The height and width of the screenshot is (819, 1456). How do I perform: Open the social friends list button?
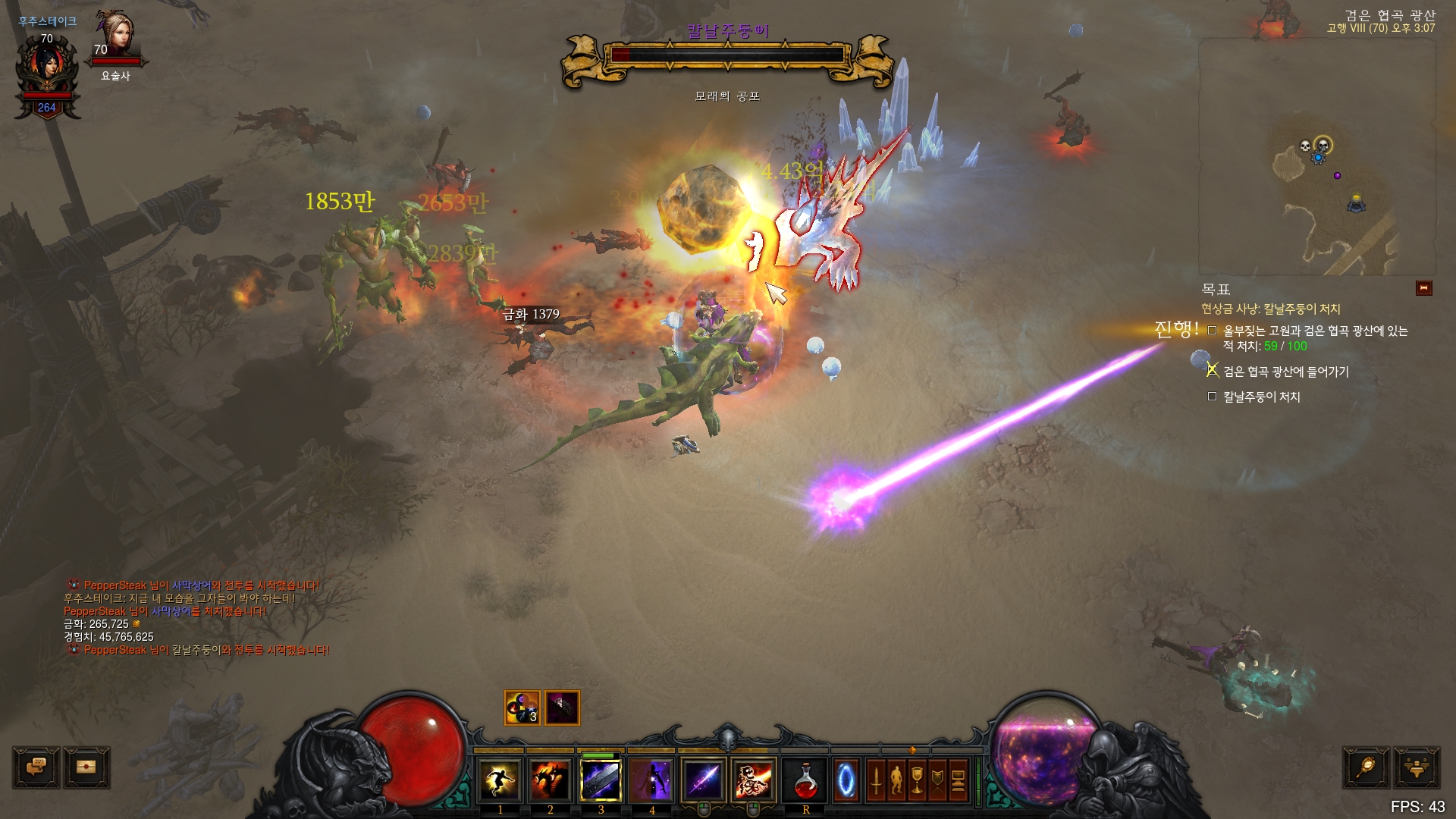(x=1416, y=767)
